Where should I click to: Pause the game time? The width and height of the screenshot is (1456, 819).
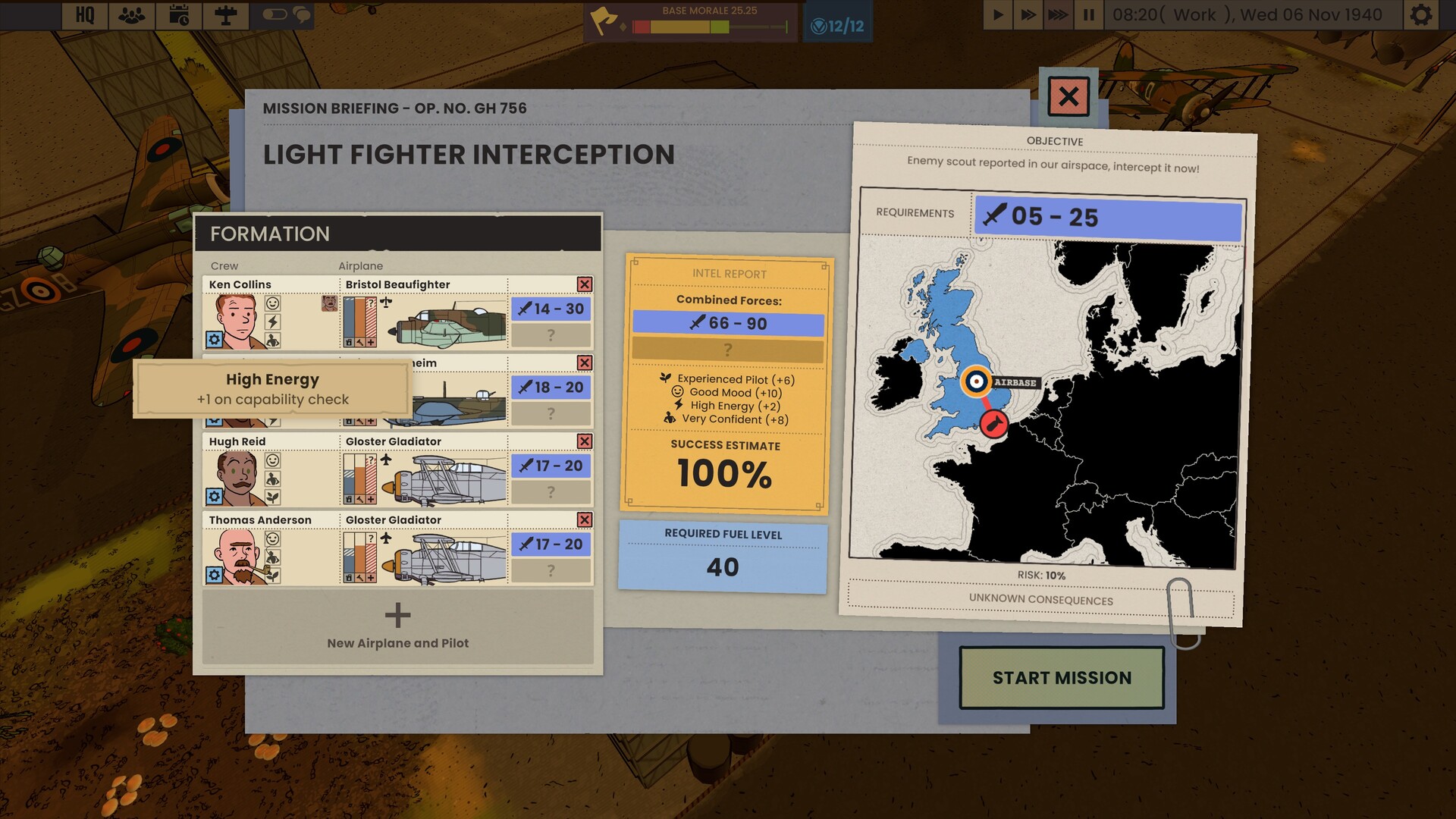(1088, 15)
